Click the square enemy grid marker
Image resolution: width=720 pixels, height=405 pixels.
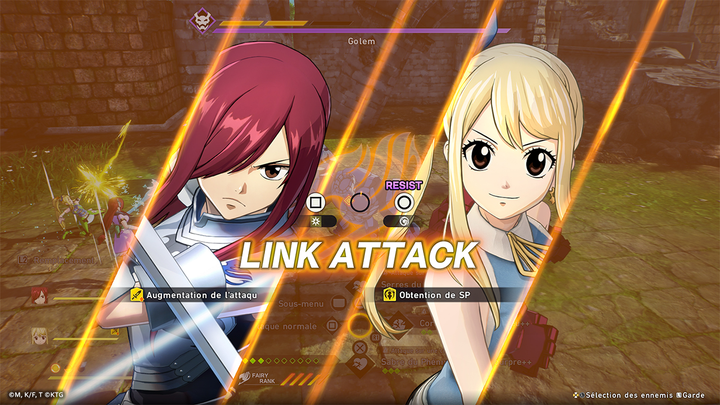click(x=317, y=202)
